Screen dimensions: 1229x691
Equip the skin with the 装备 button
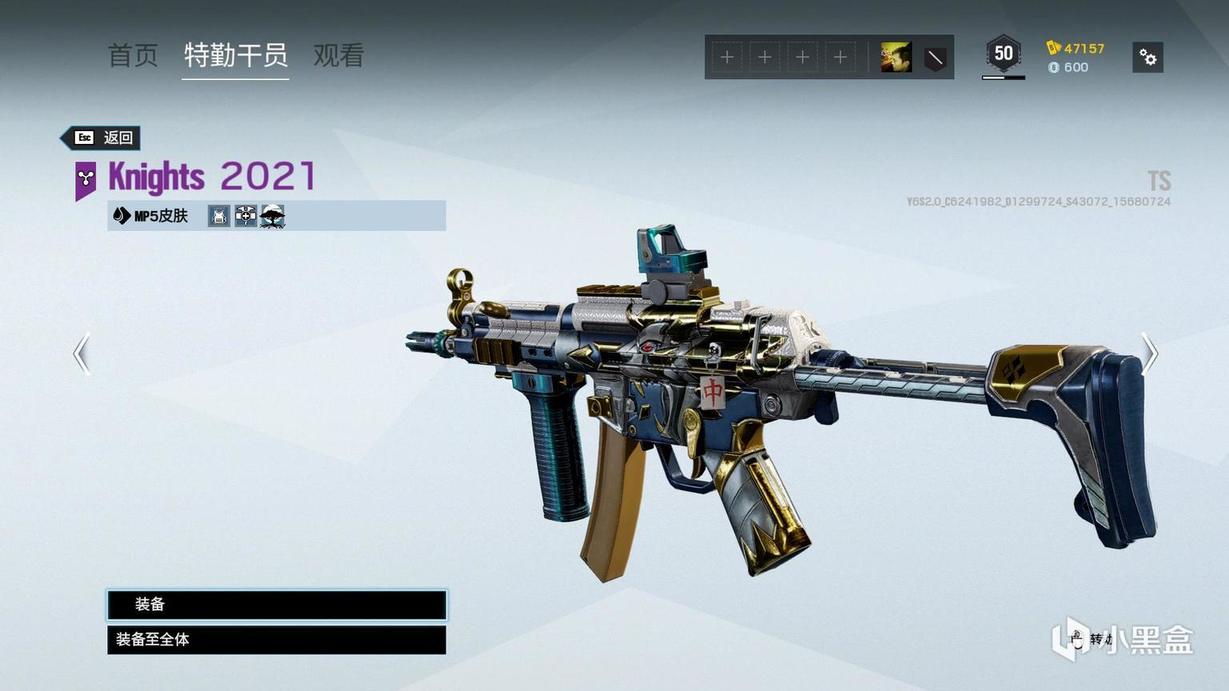(276, 605)
